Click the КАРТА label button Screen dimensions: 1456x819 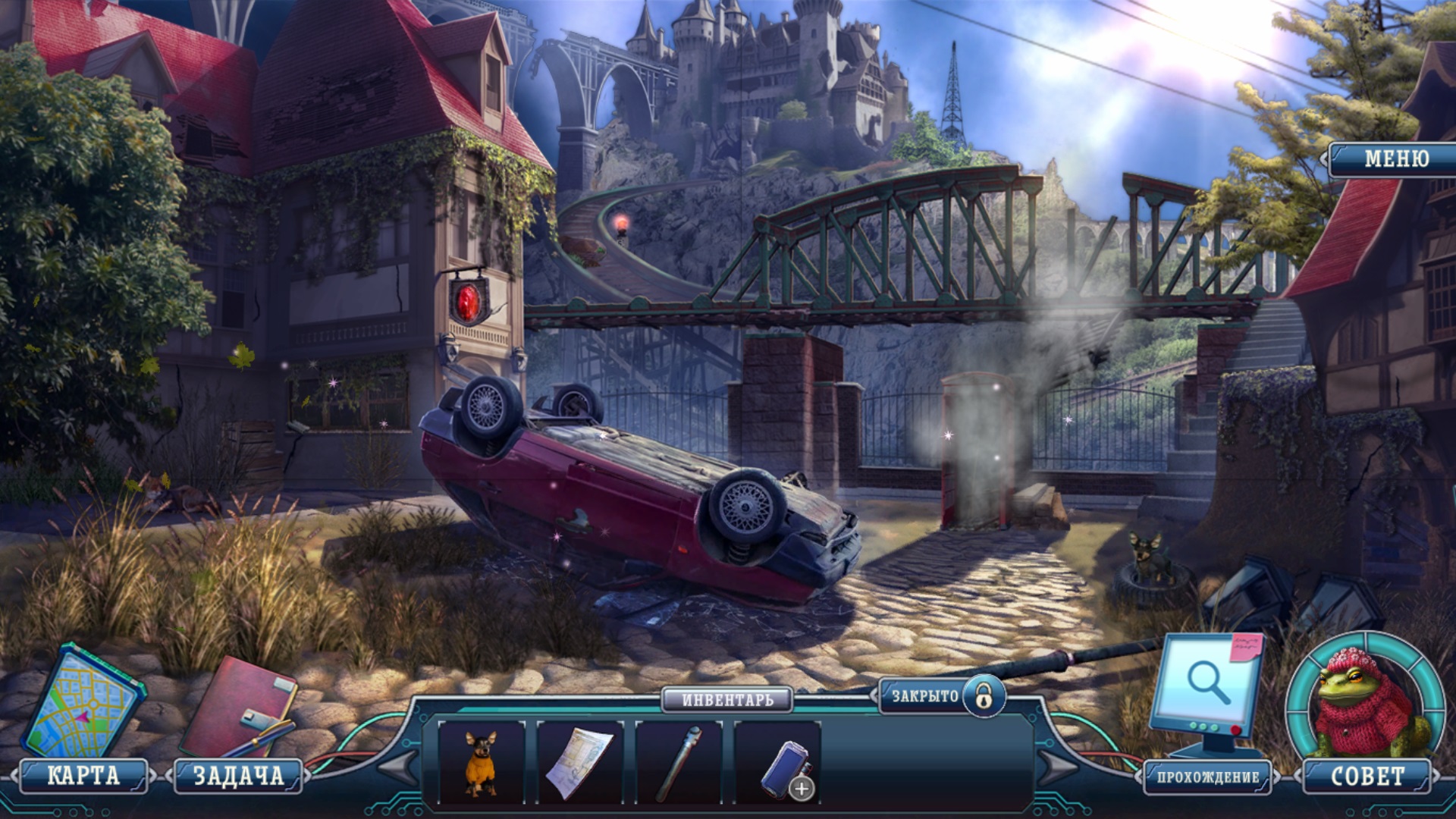(83, 776)
